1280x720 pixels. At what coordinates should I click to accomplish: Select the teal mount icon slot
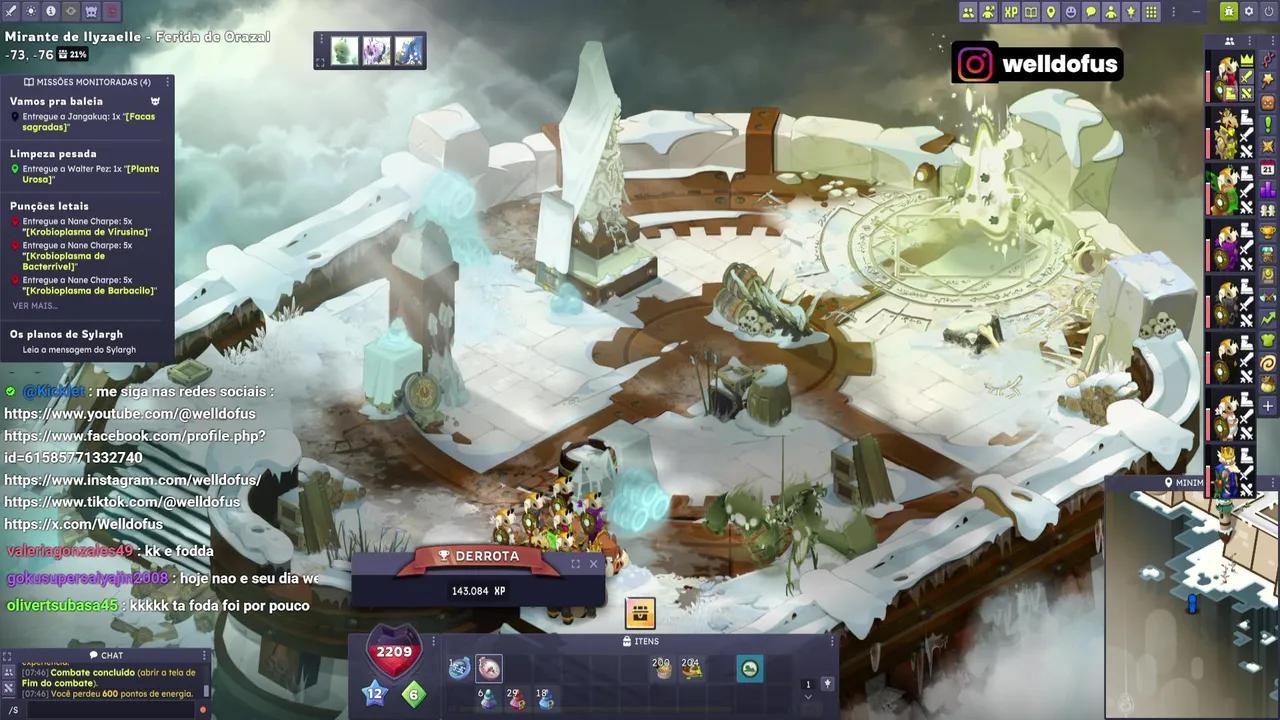click(x=749, y=669)
